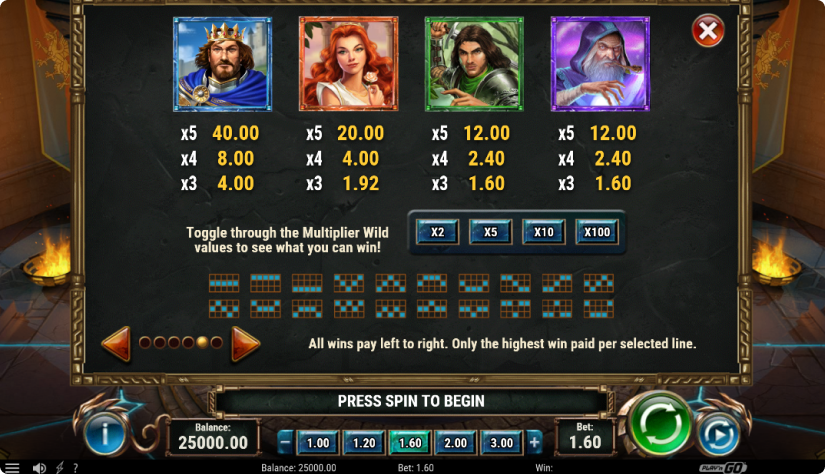Open help with the question mark icon

(x=75, y=467)
